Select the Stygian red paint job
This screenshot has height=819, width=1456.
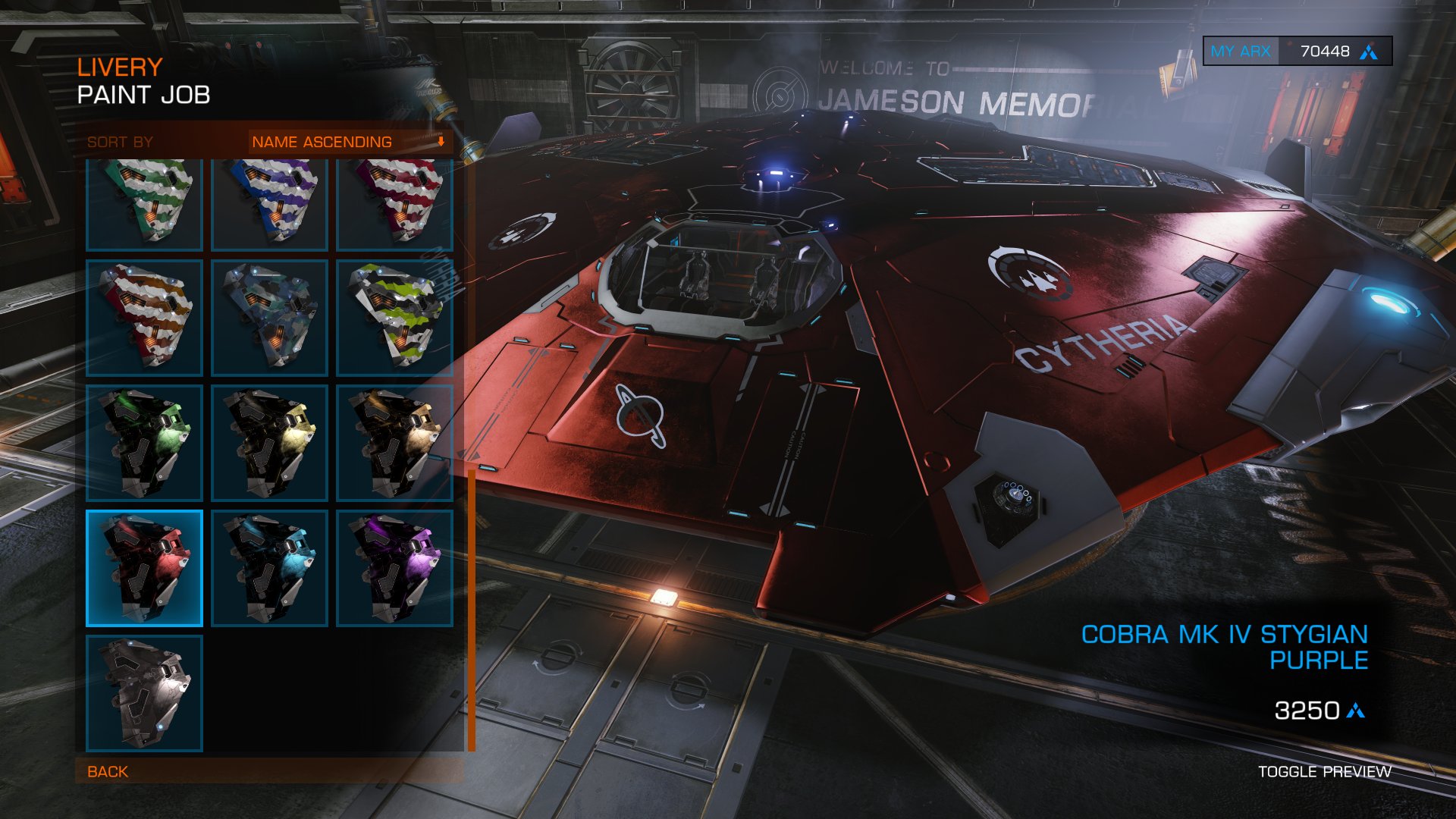click(x=144, y=568)
